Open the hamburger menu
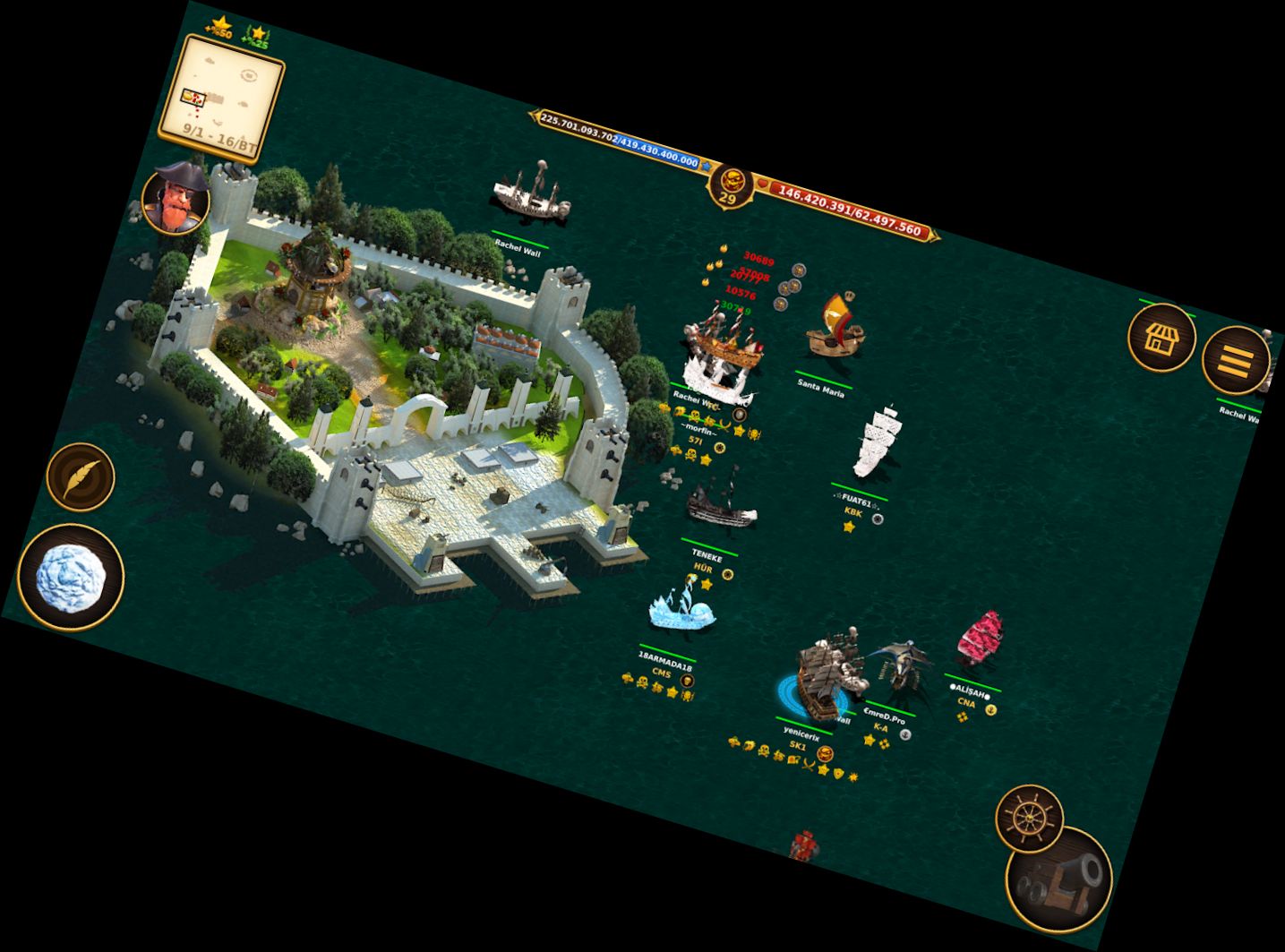 click(1235, 360)
